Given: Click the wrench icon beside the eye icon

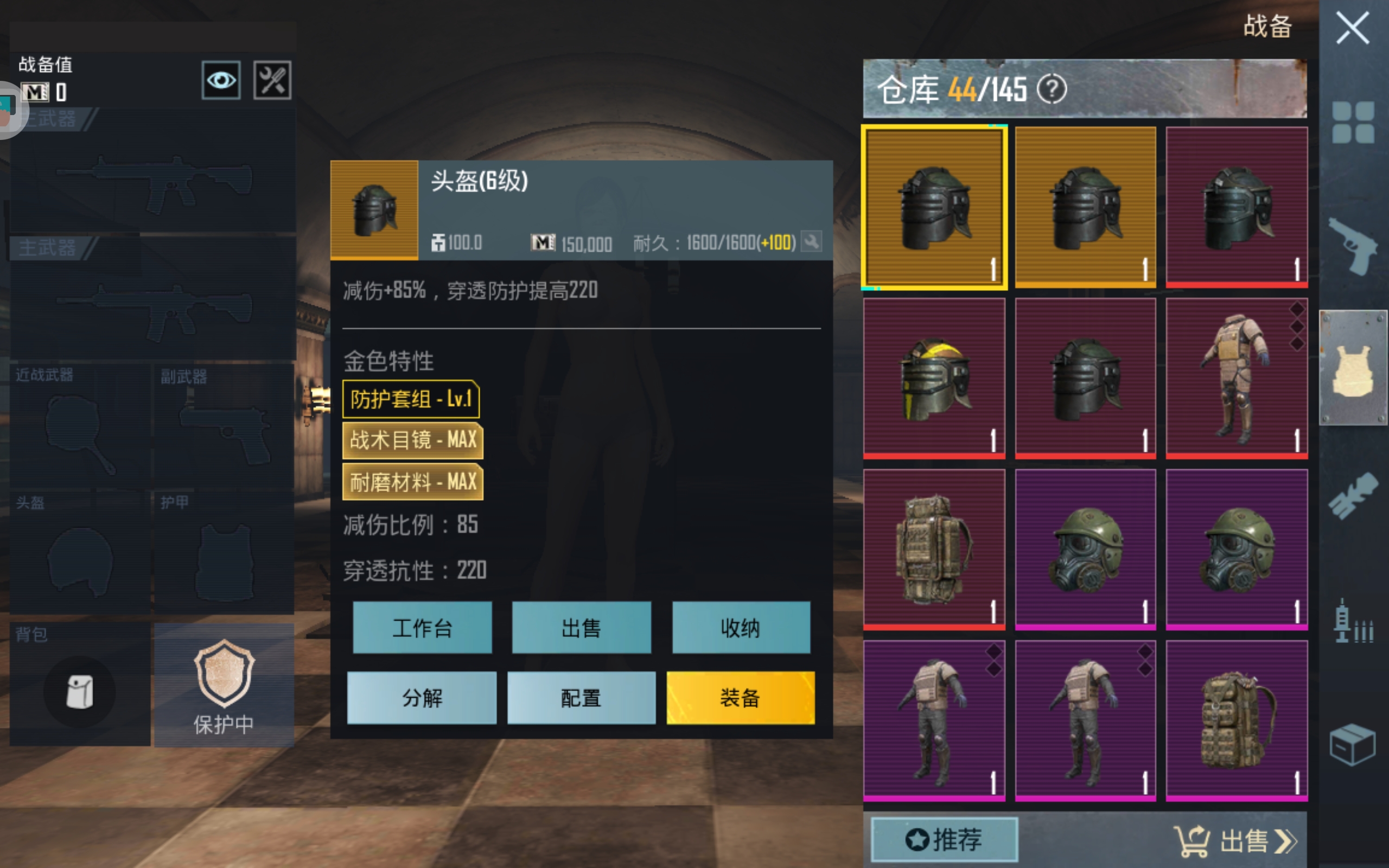Looking at the screenshot, I should tap(272, 80).
